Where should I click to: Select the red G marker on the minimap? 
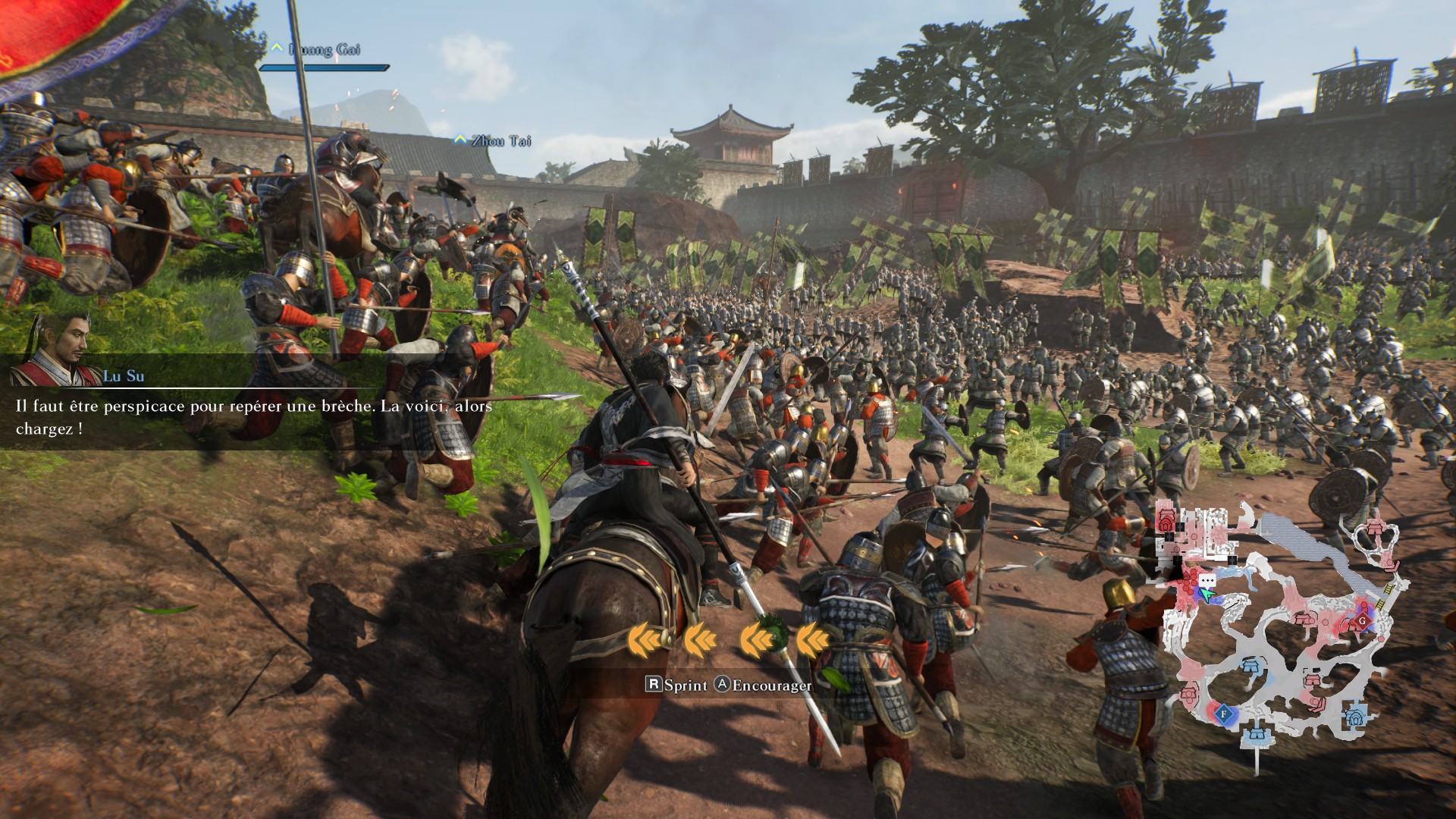(x=1362, y=620)
